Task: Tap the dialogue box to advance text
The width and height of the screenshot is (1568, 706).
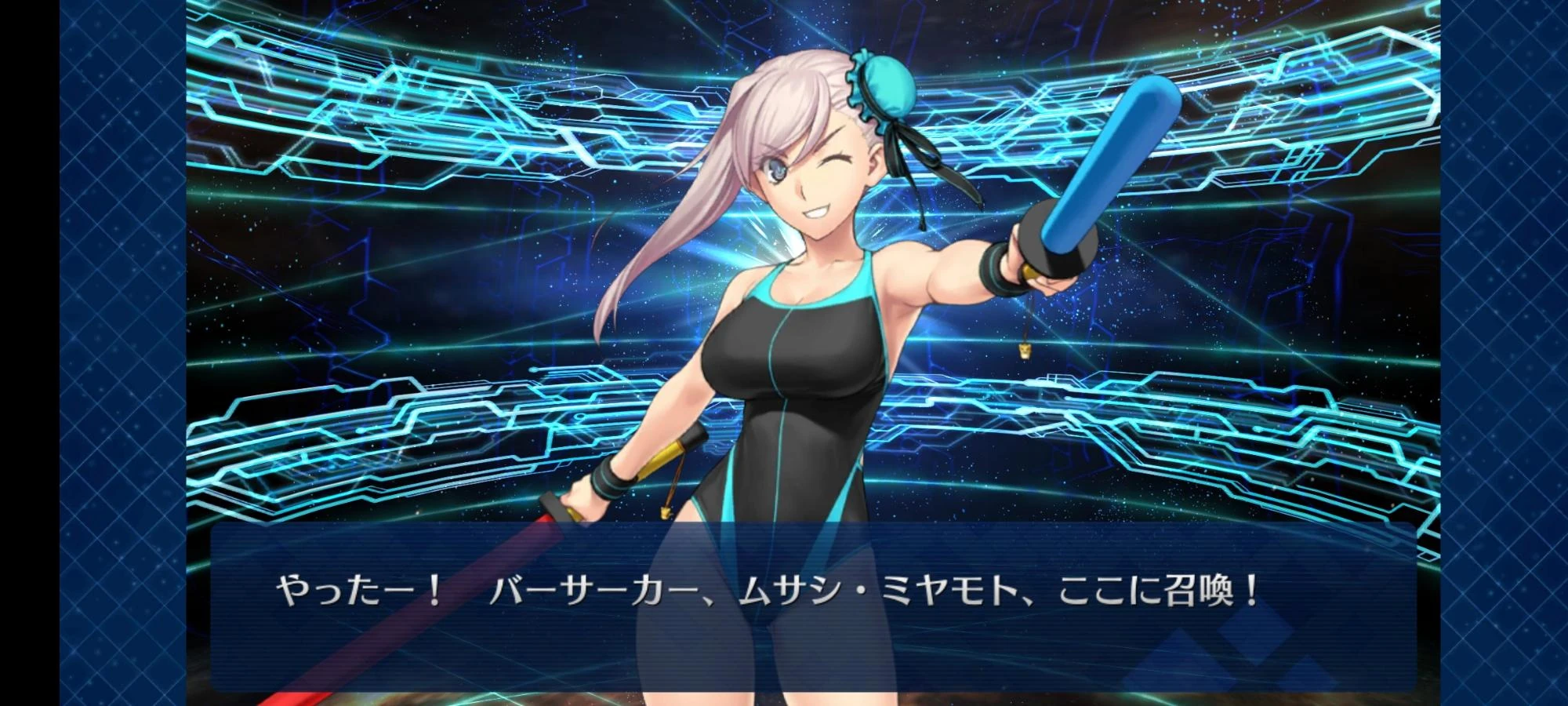Action: (x=784, y=620)
